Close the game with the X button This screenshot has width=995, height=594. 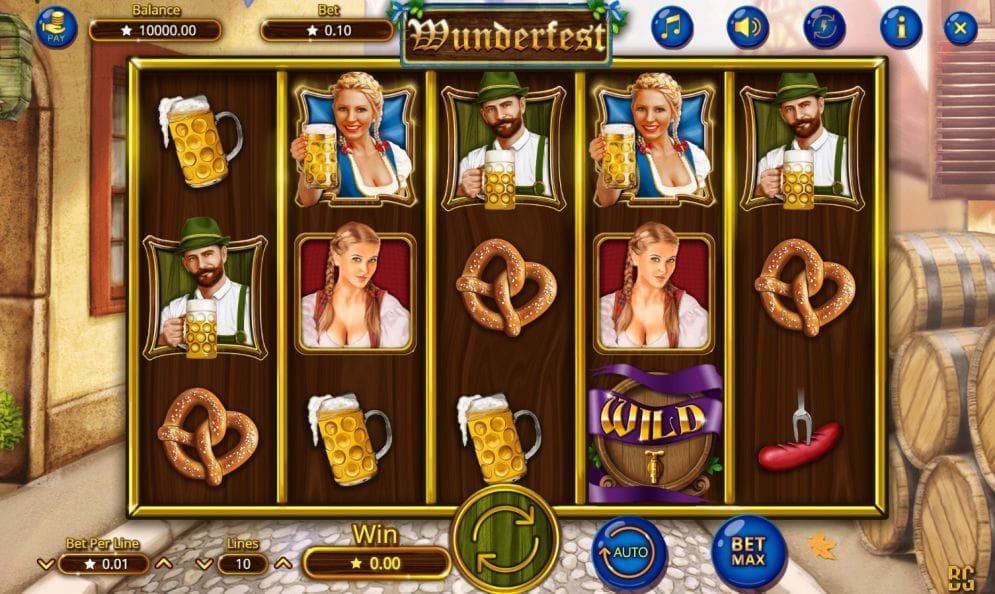[x=960, y=27]
